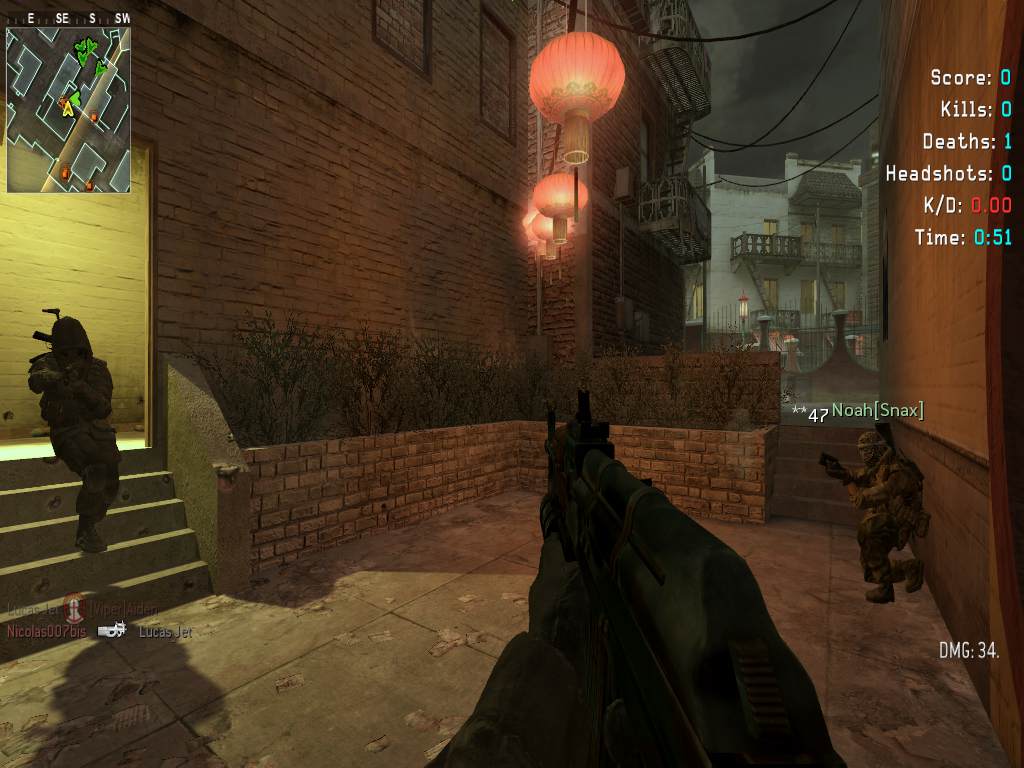The image size is (1024, 768).
Task: Select the yellow player arrow on the minimap
Action: 68,108
